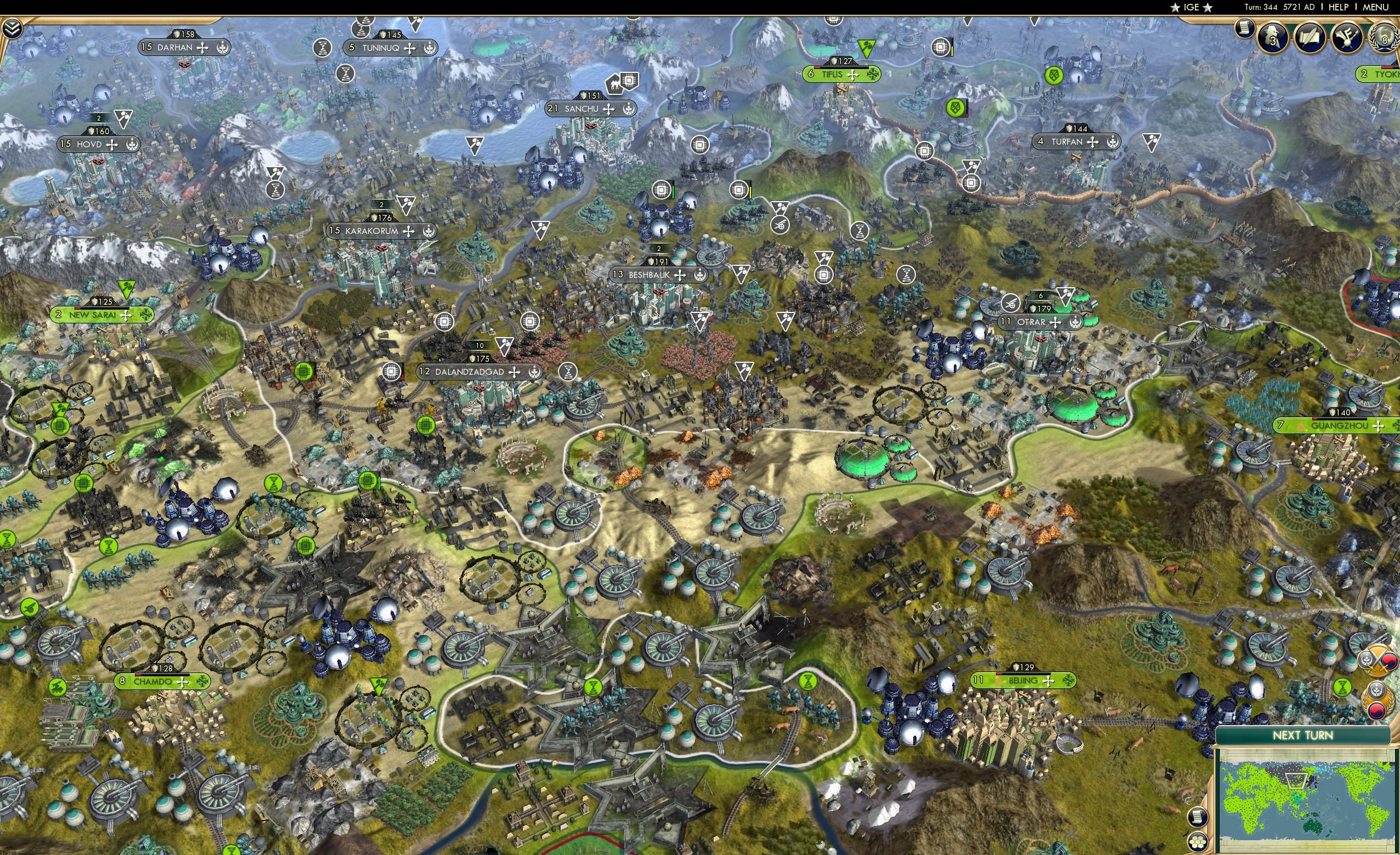Open the Espionage overview spy icon
Image resolution: width=1400 pixels, height=855 pixels.
point(1273,38)
